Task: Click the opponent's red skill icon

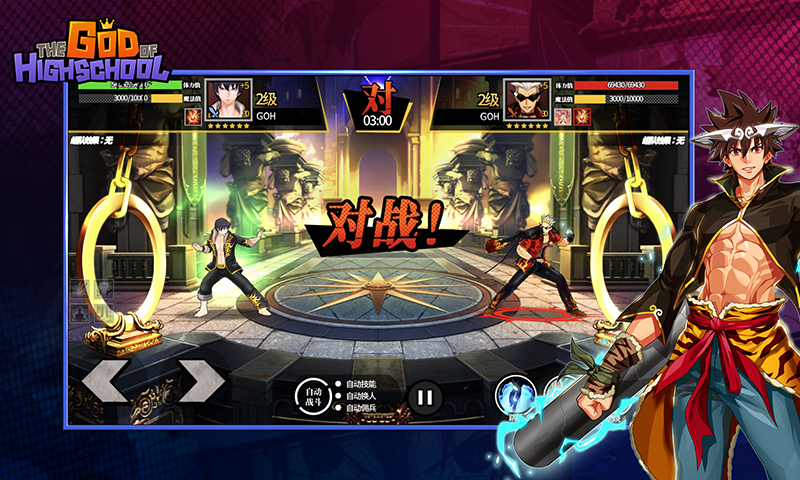Action: tap(582, 117)
